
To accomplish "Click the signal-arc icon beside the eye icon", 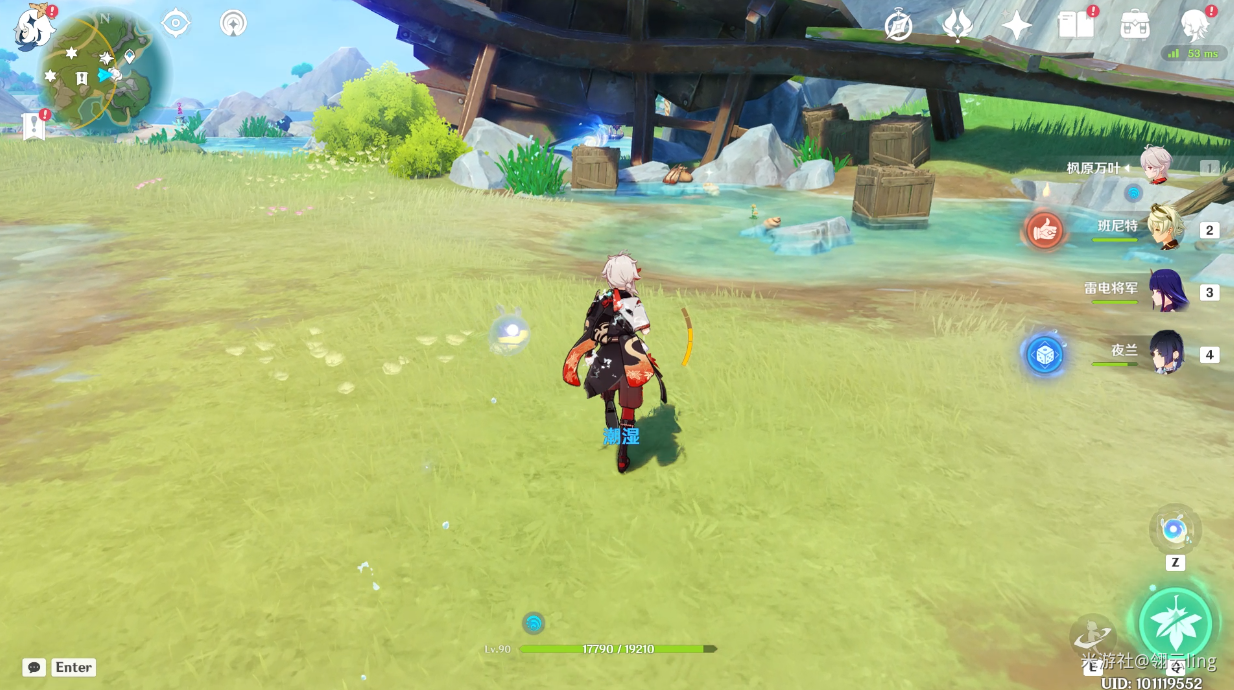I will pos(233,23).
